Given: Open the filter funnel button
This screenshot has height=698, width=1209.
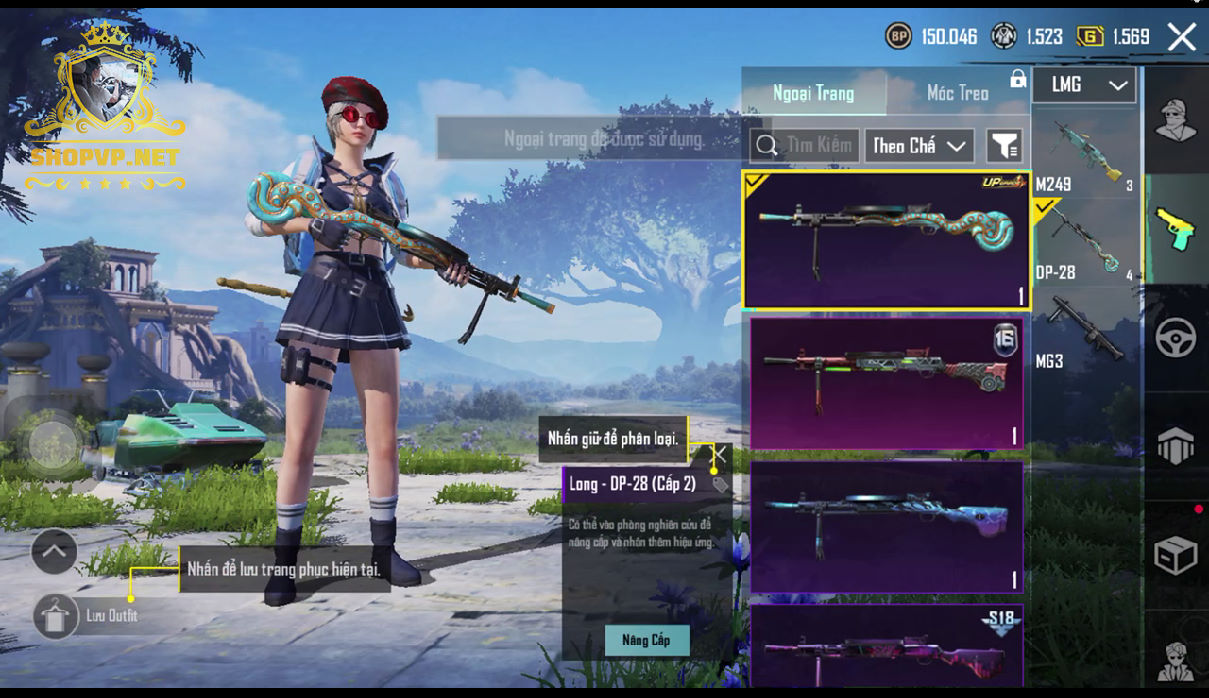Looking at the screenshot, I should (1003, 146).
